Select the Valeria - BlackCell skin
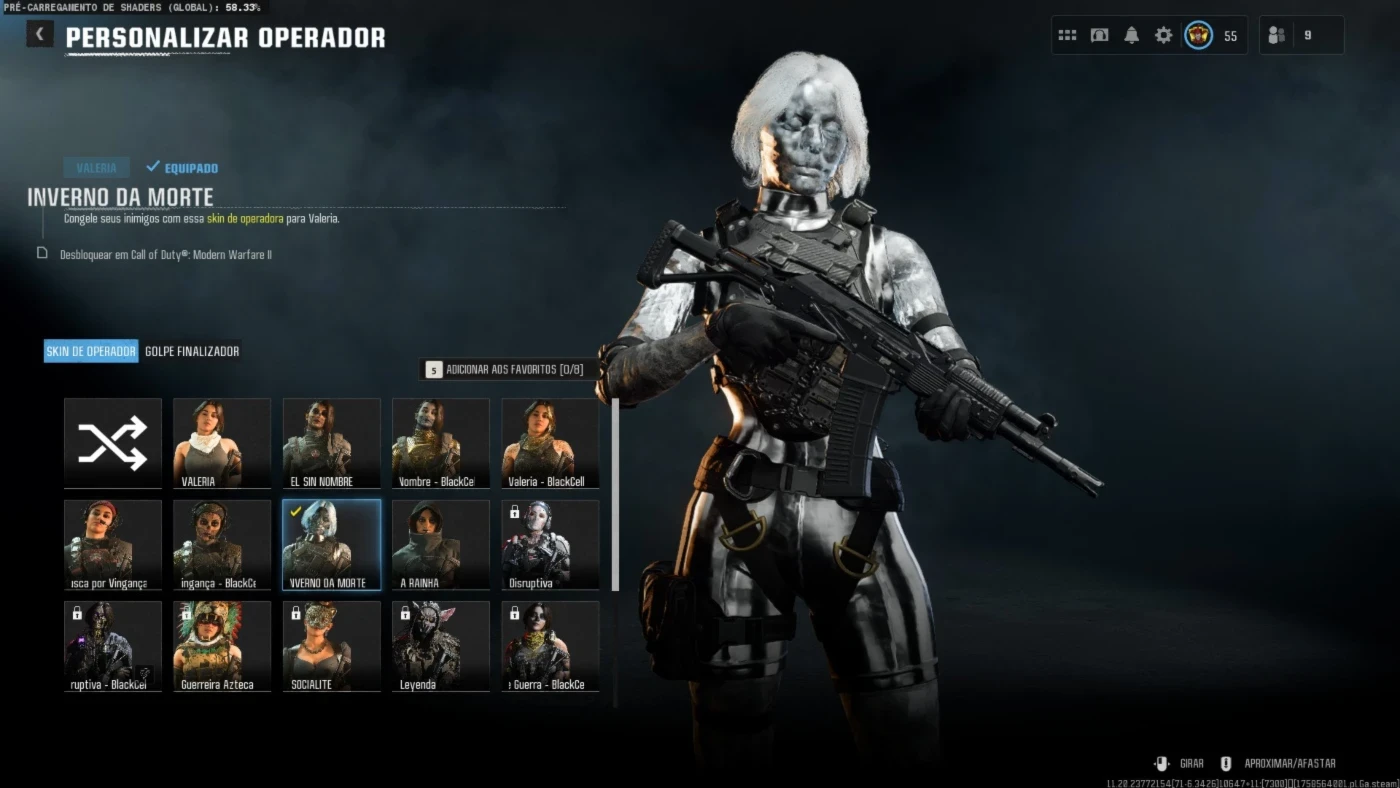 (x=550, y=443)
